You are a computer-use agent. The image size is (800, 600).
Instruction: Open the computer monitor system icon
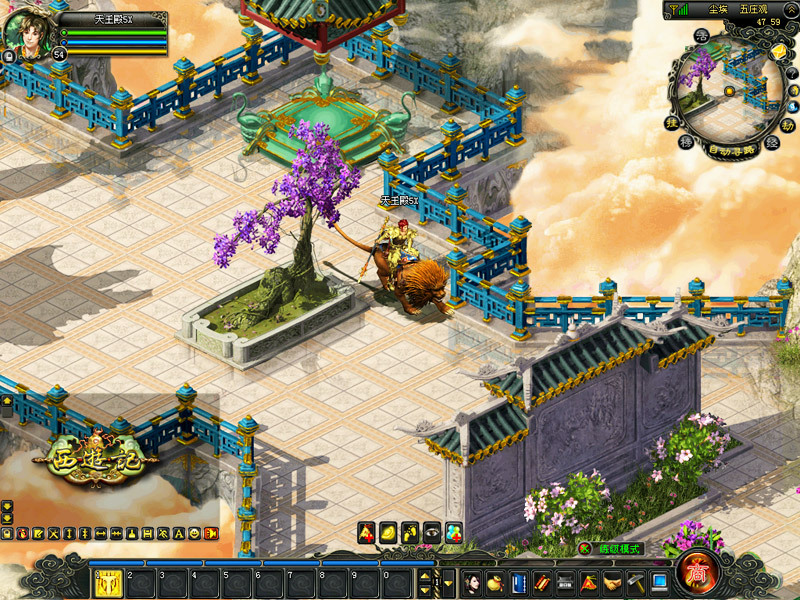659,582
